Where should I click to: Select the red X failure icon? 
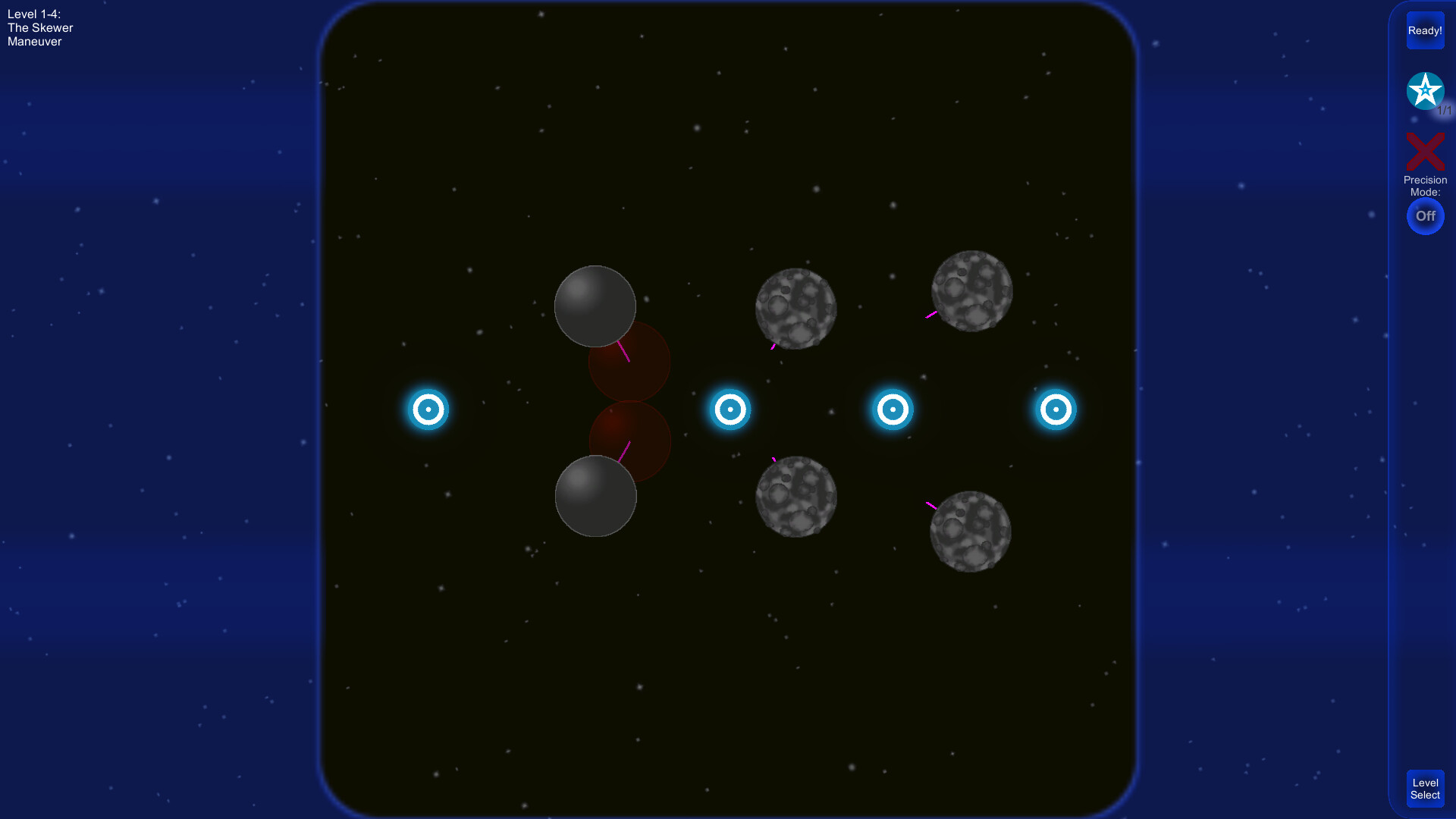[x=1426, y=151]
